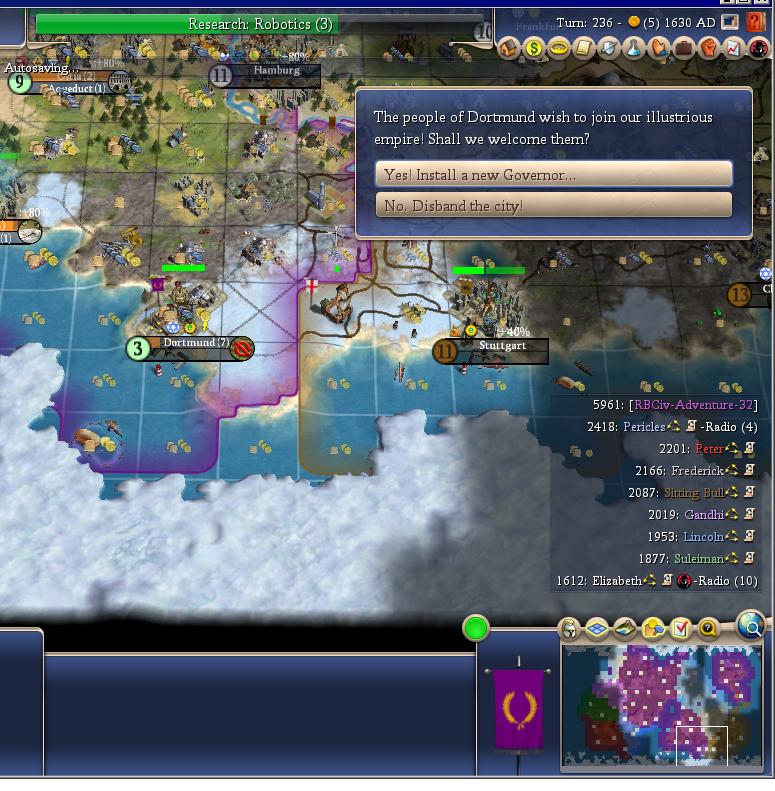Open the Civics advisor gold ring icon
Viewport: 775px width, 791px height.
tap(559, 48)
